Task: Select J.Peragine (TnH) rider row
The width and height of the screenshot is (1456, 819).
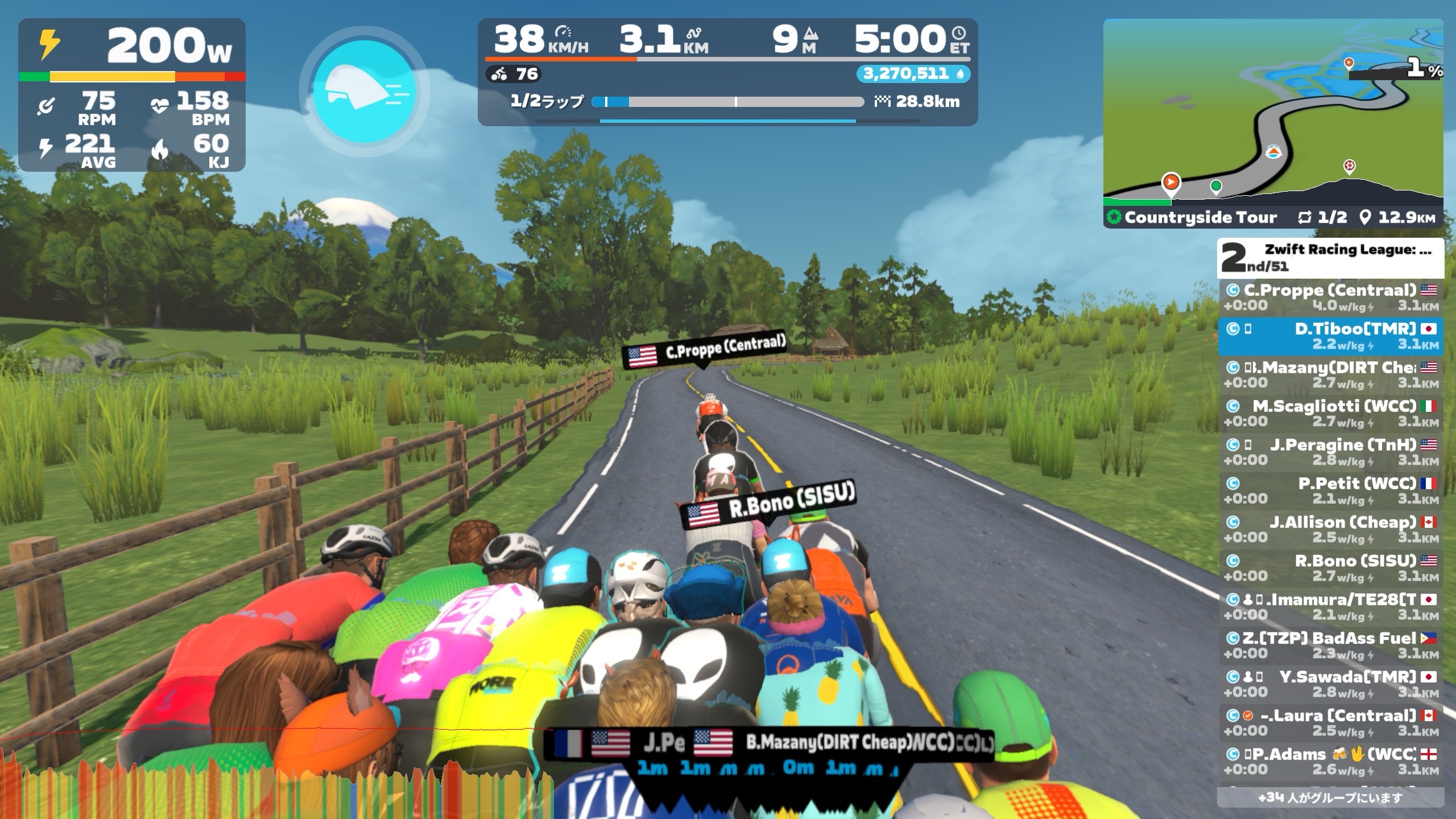Action: tap(1330, 452)
